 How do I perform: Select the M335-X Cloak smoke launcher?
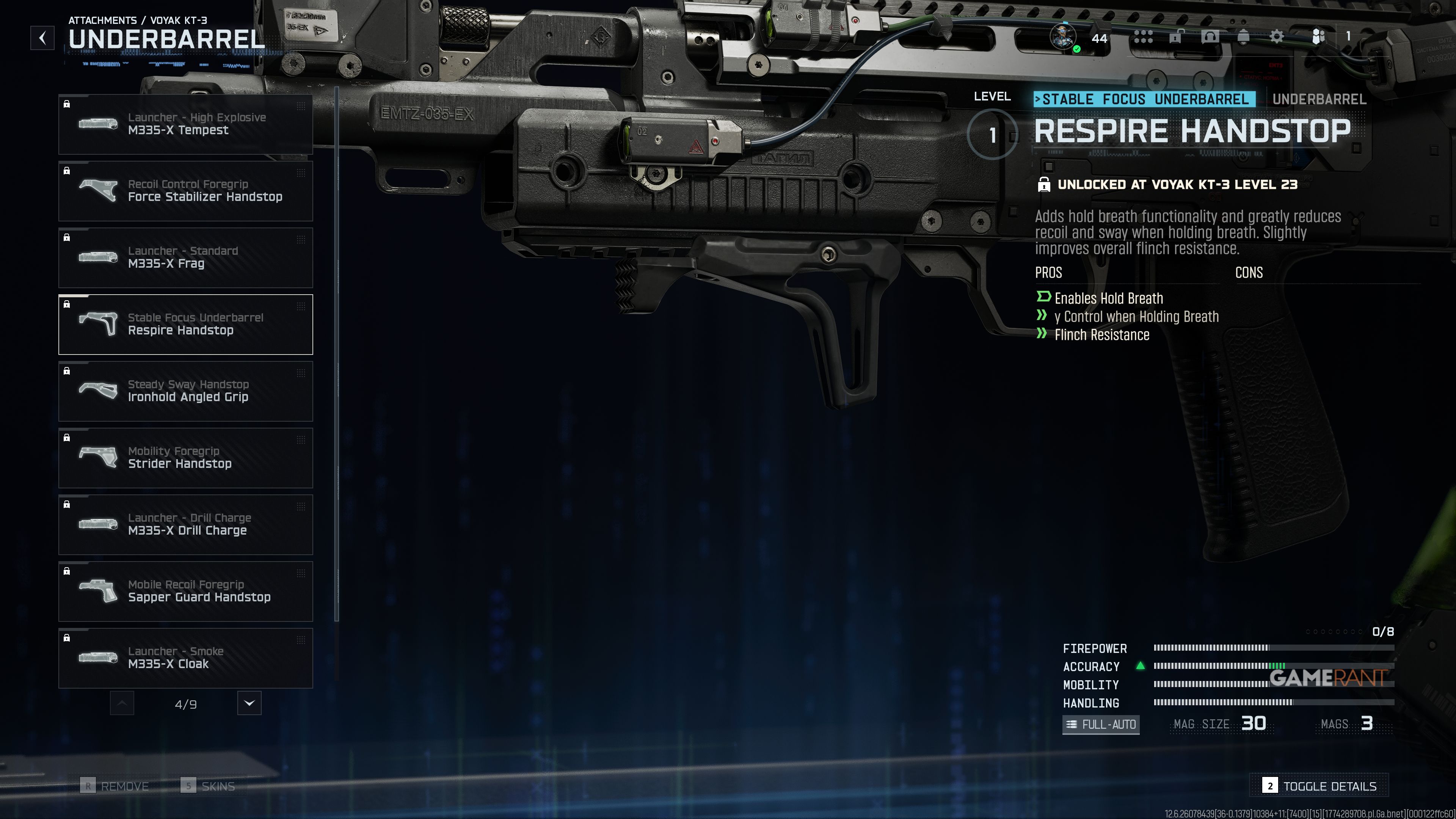pos(185,658)
